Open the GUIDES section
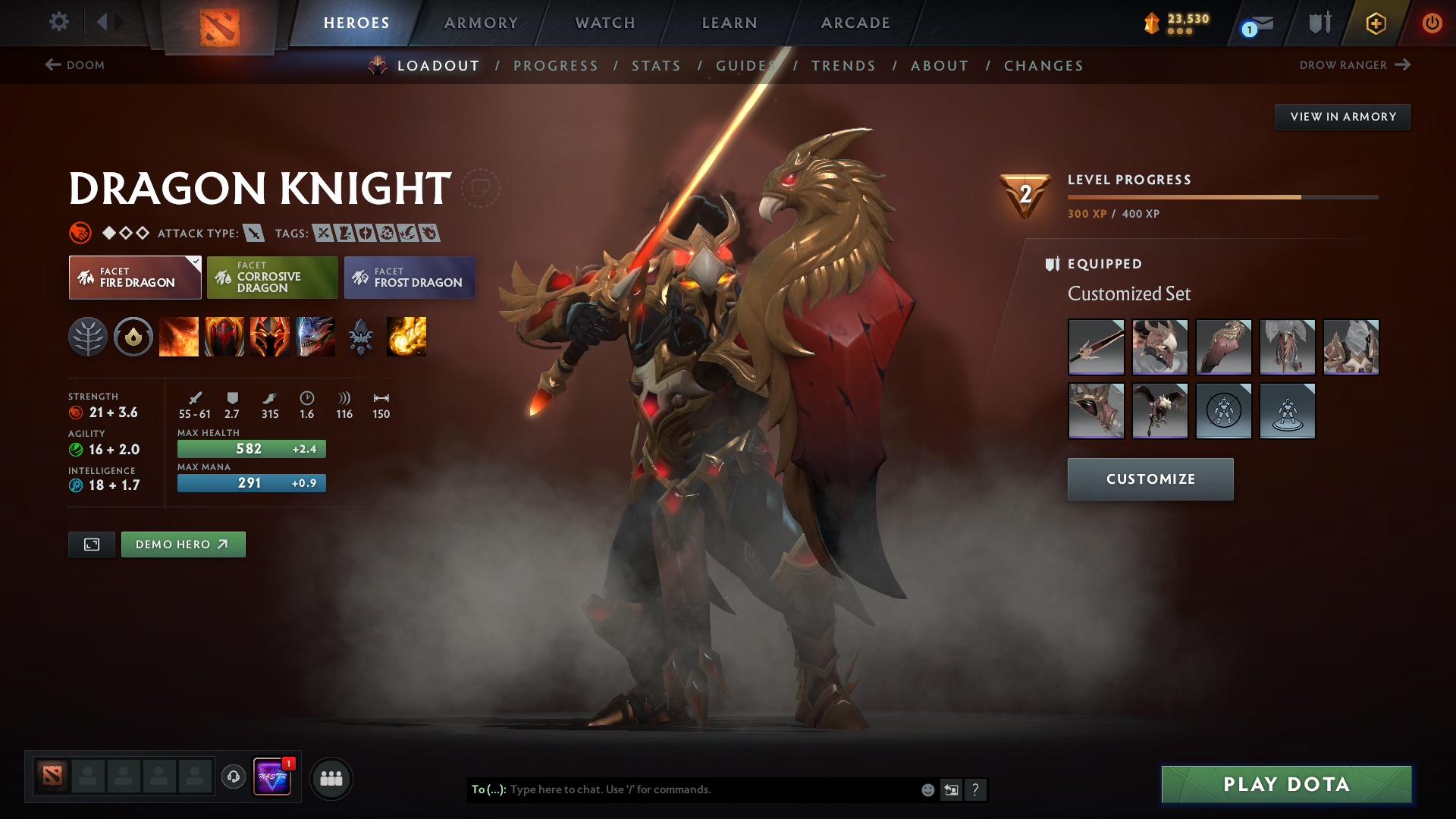1456x819 pixels. [x=745, y=65]
